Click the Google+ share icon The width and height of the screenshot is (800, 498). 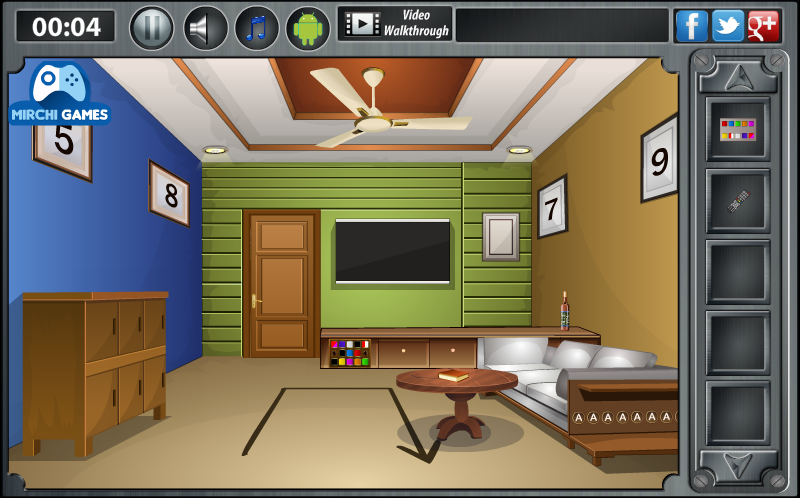coord(763,26)
